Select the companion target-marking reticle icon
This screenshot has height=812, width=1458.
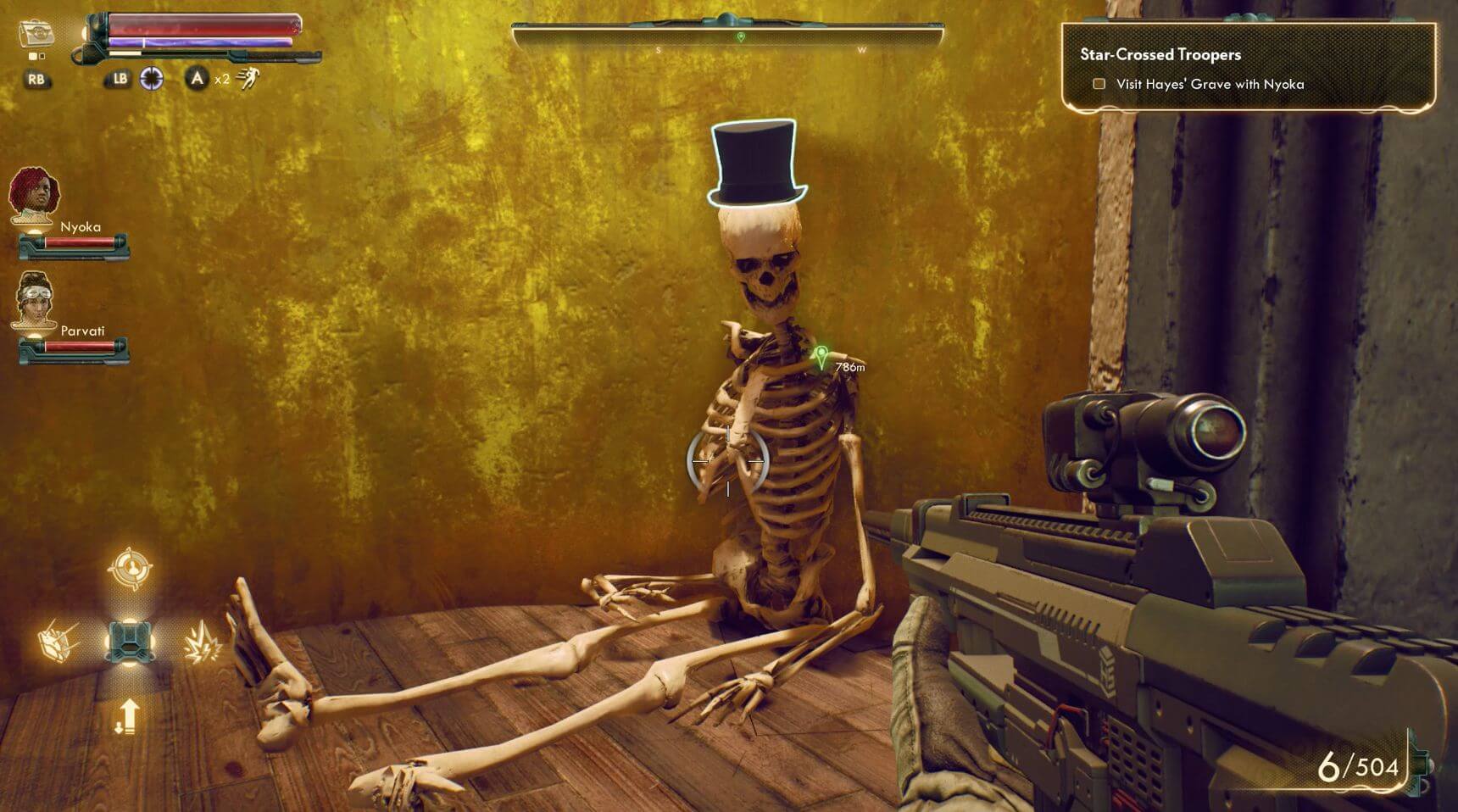tap(131, 568)
